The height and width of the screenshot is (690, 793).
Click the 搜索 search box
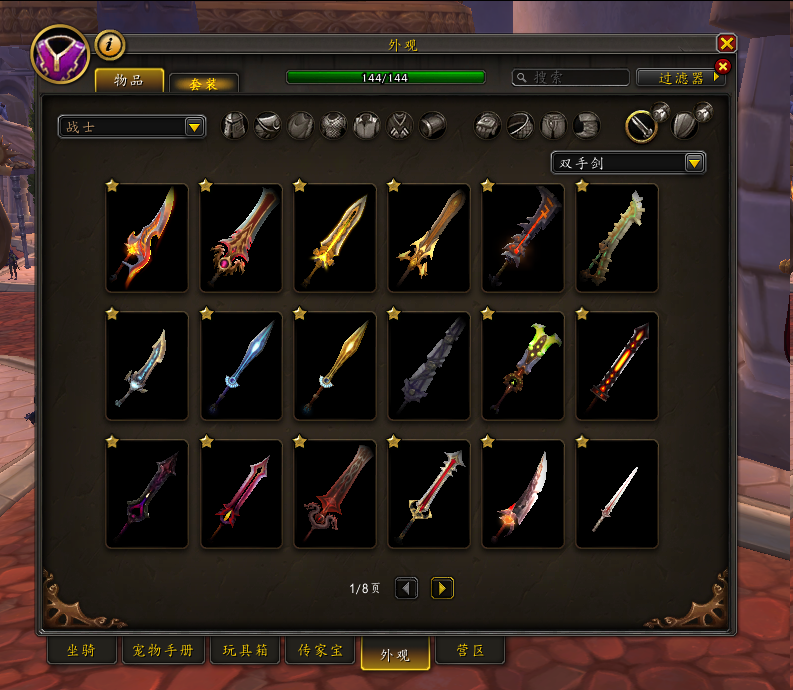pyautogui.click(x=570, y=77)
